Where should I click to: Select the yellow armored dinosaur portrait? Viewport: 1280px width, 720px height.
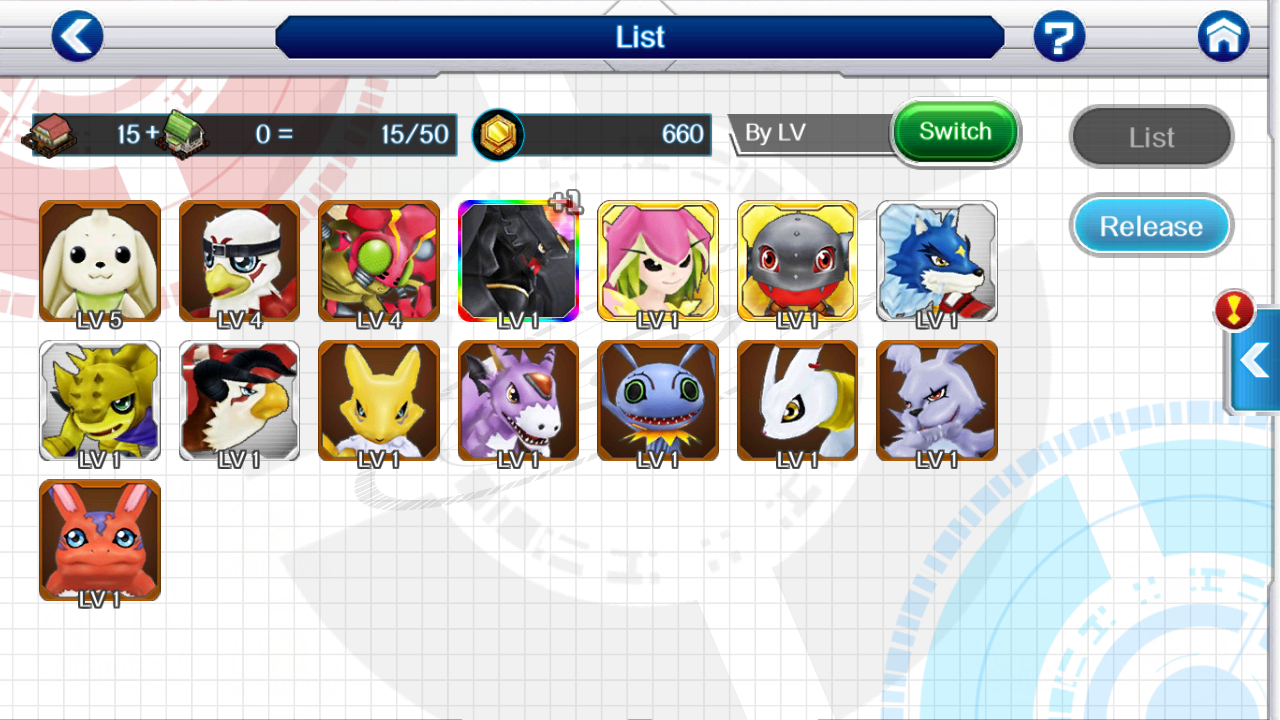click(x=100, y=400)
